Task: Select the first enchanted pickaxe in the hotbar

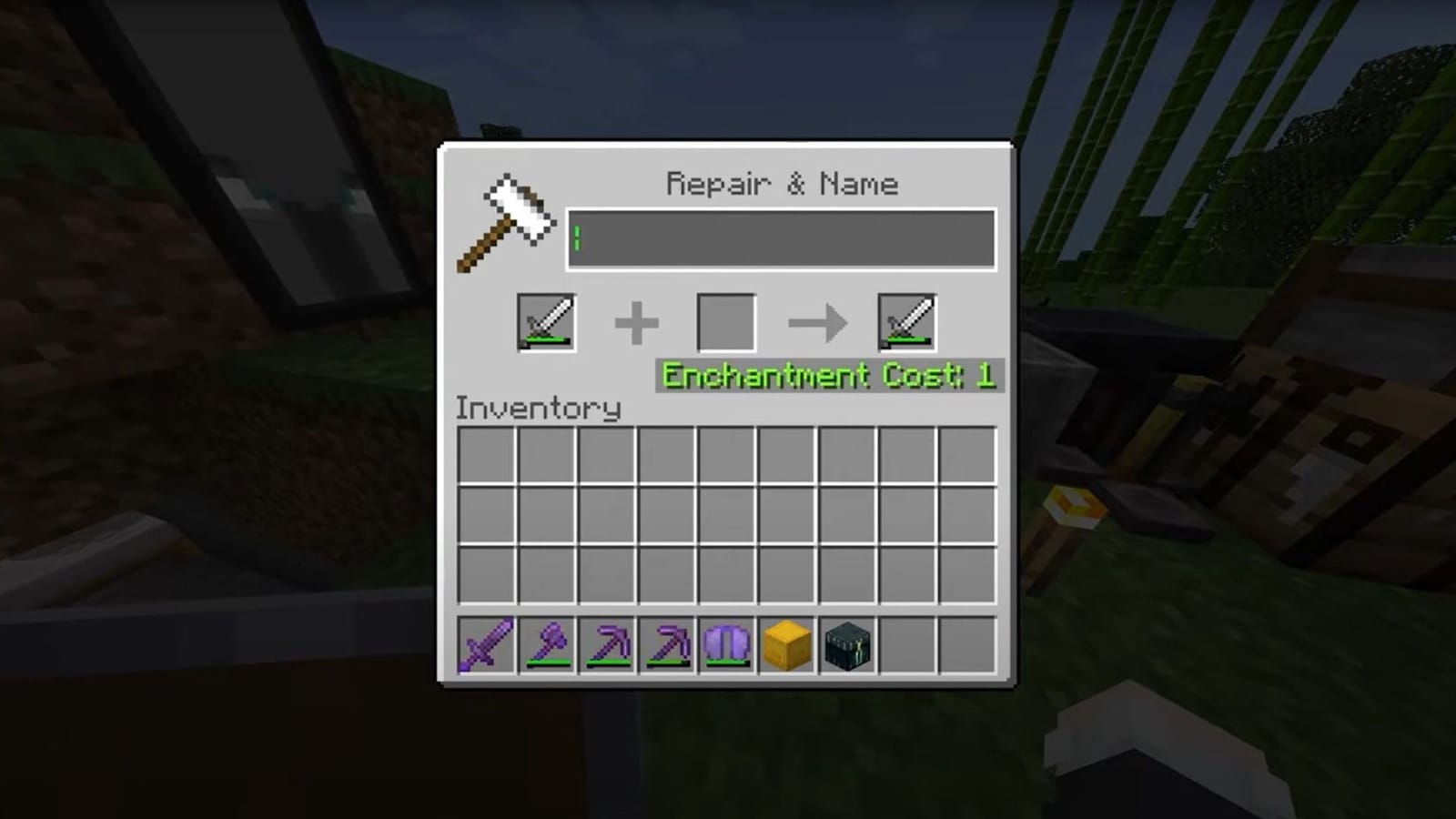Action: click(x=606, y=646)
